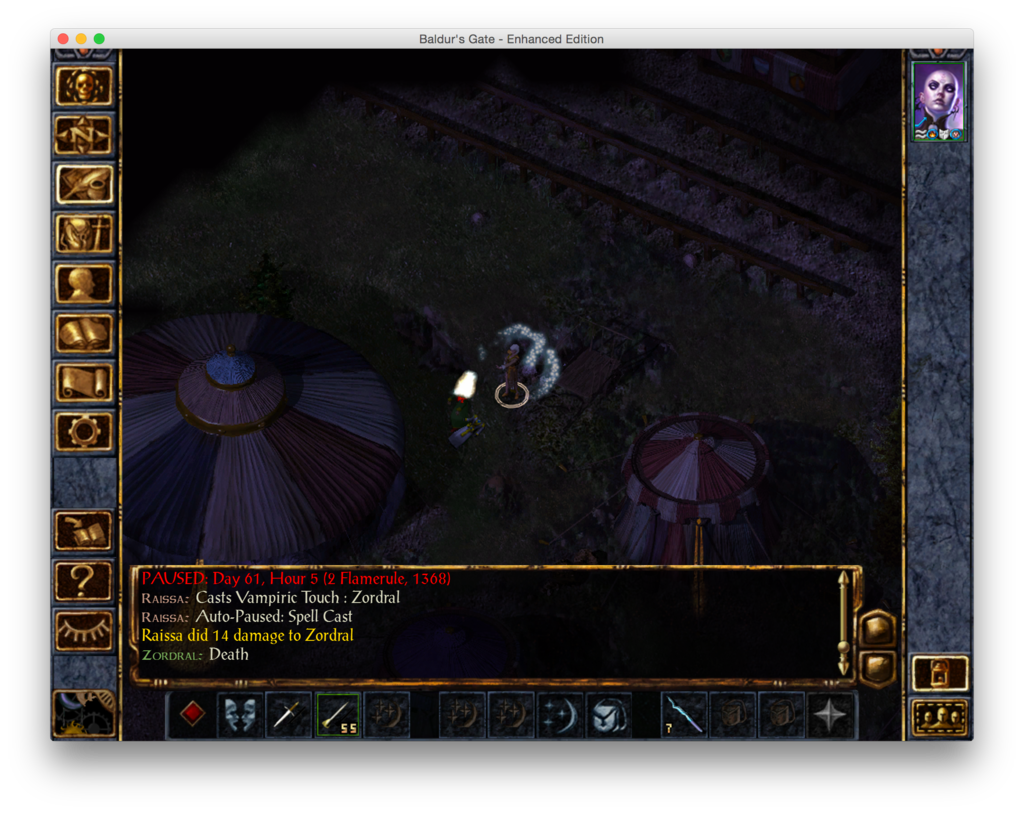Open the cast spell crescent moon button
Image resolution: width=1024 pixels, height=813 pixels.
tap(559, 715)
